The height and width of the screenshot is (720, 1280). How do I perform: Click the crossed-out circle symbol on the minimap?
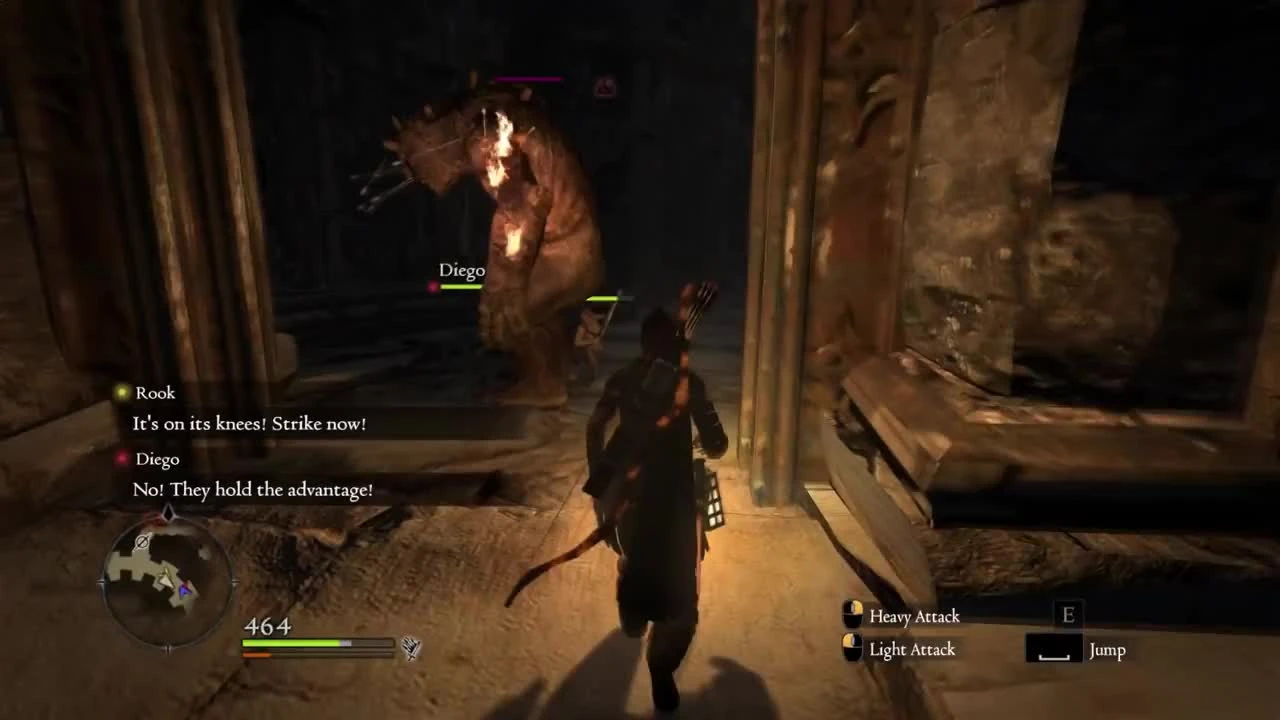[x=141, y=542]
